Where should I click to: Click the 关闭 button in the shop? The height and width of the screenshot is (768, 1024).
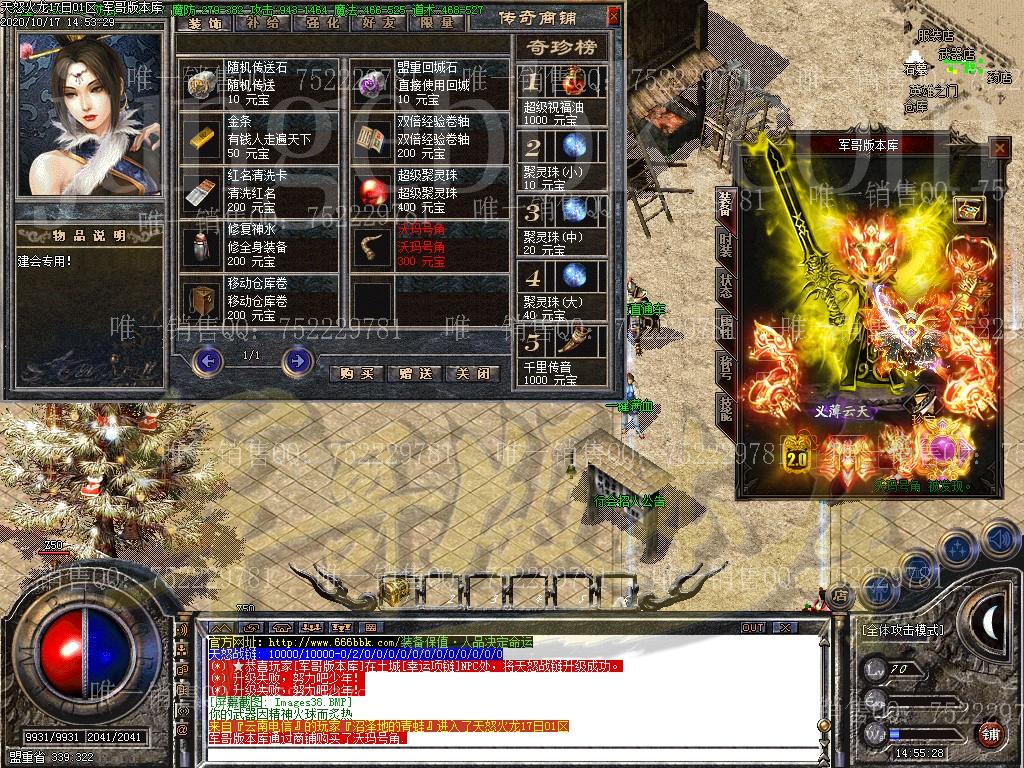472,373
